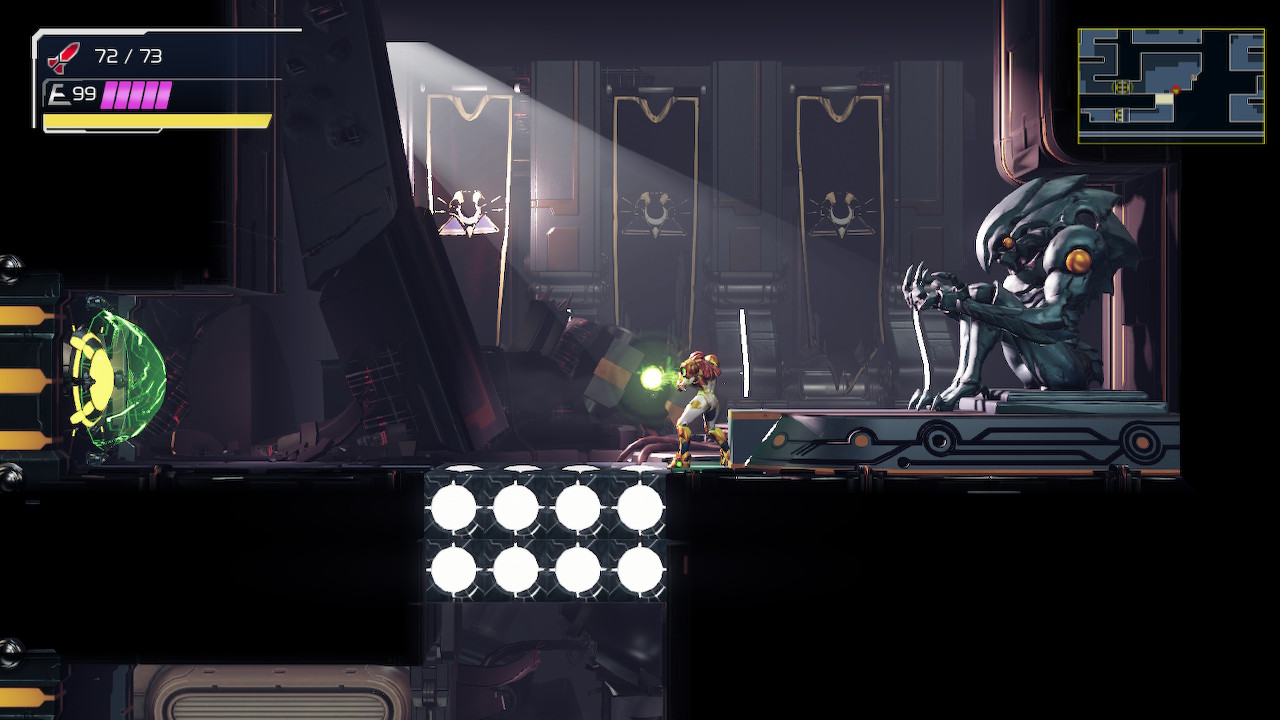
Task: Click the green door icon on the minimap
Action: 1122,86
